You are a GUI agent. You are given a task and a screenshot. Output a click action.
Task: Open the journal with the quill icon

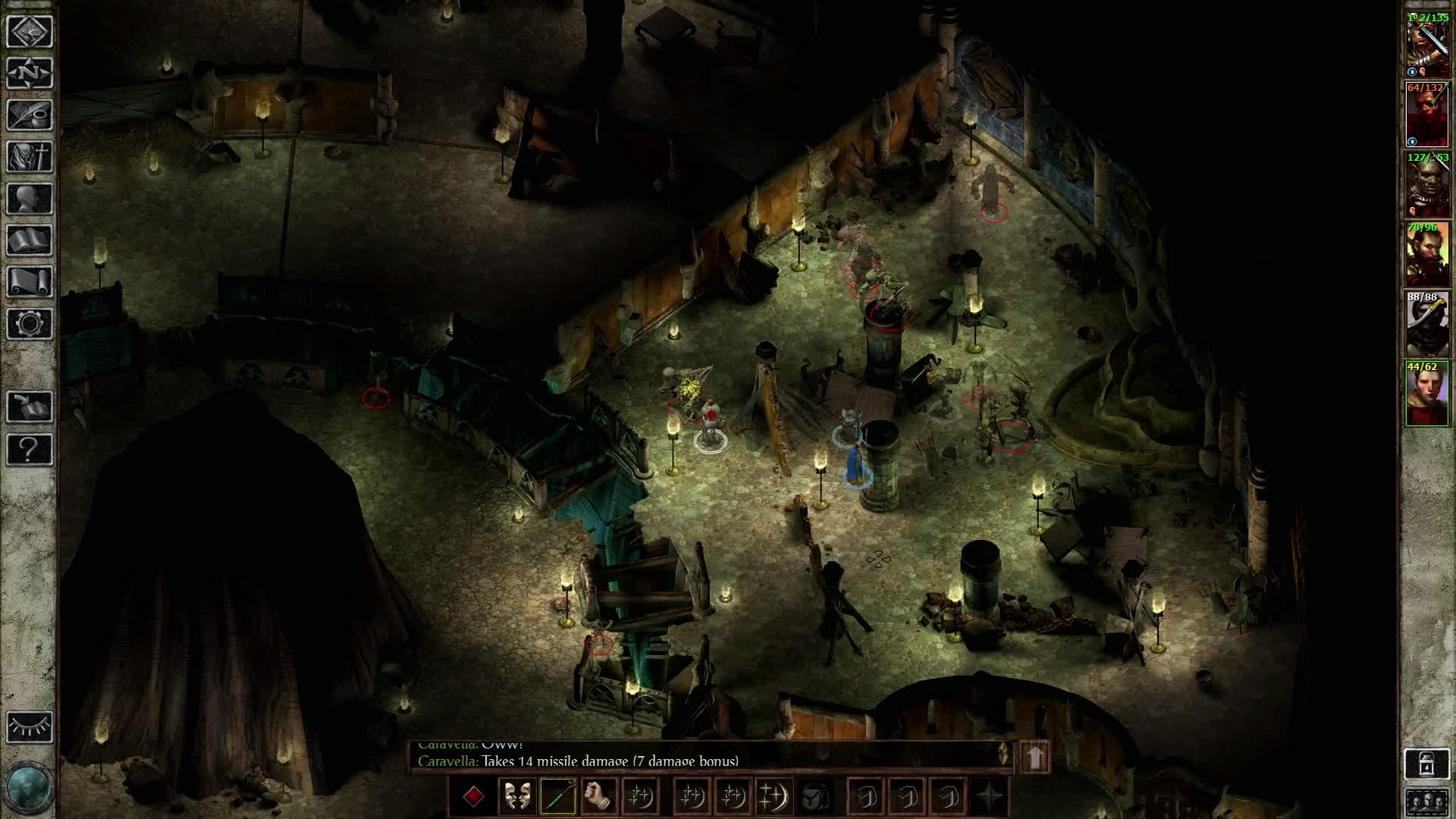[x=30, y=115]
